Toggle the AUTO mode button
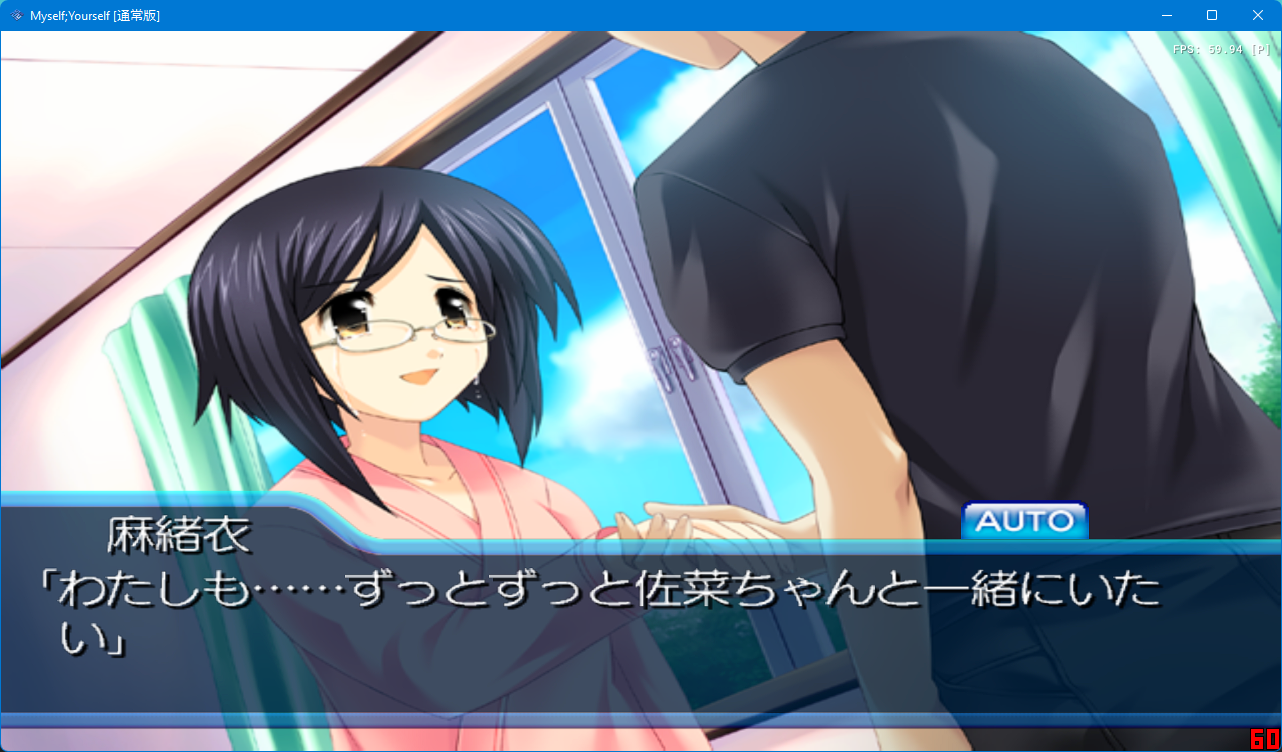Viewport: 1282px width, 752px height. click(1024, 520)
